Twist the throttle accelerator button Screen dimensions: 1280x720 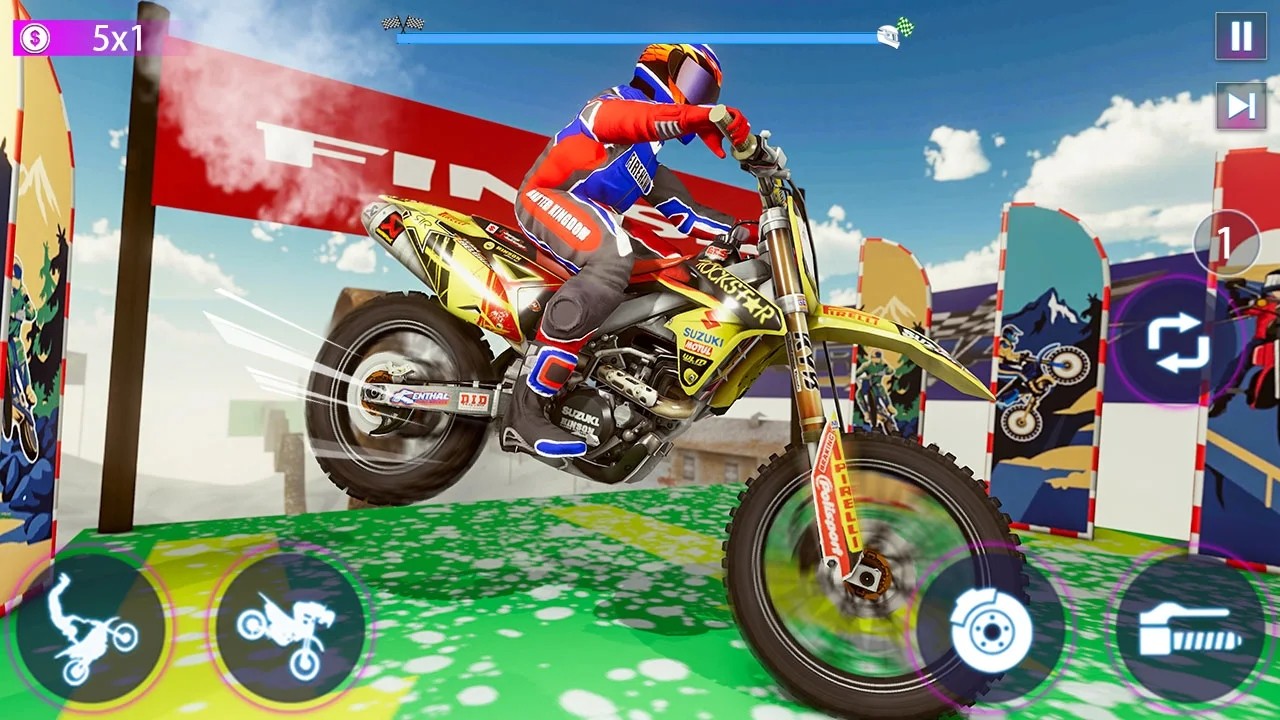coord(1190,628)
